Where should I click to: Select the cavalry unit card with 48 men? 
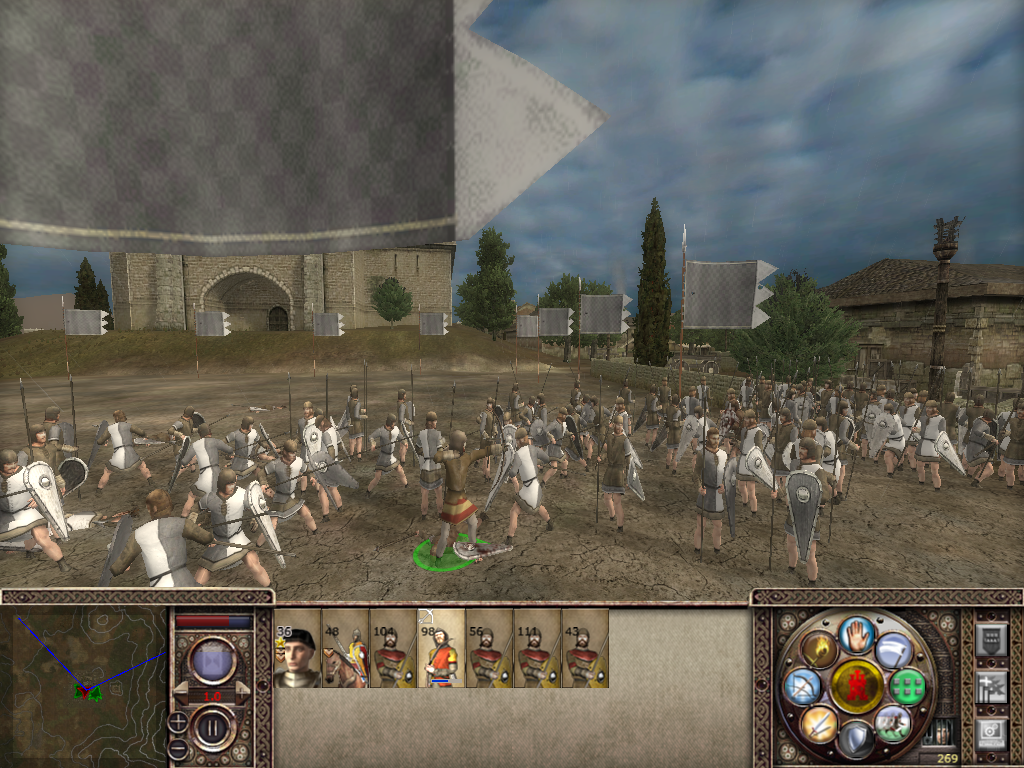pyautogui.click(x=345, y=649)
